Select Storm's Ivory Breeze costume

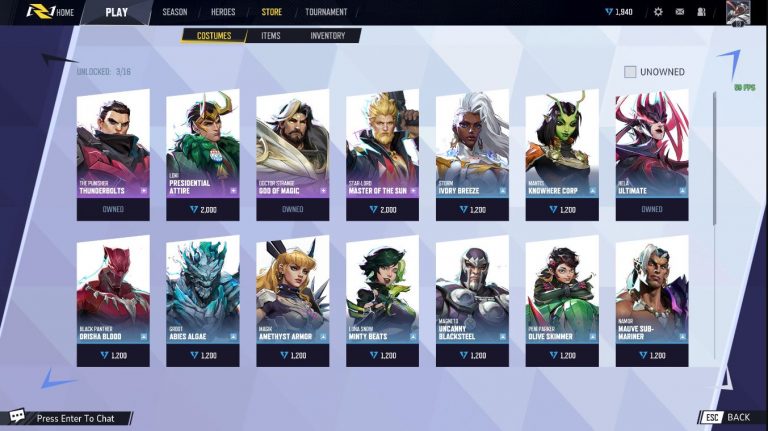tap(472, 155)
